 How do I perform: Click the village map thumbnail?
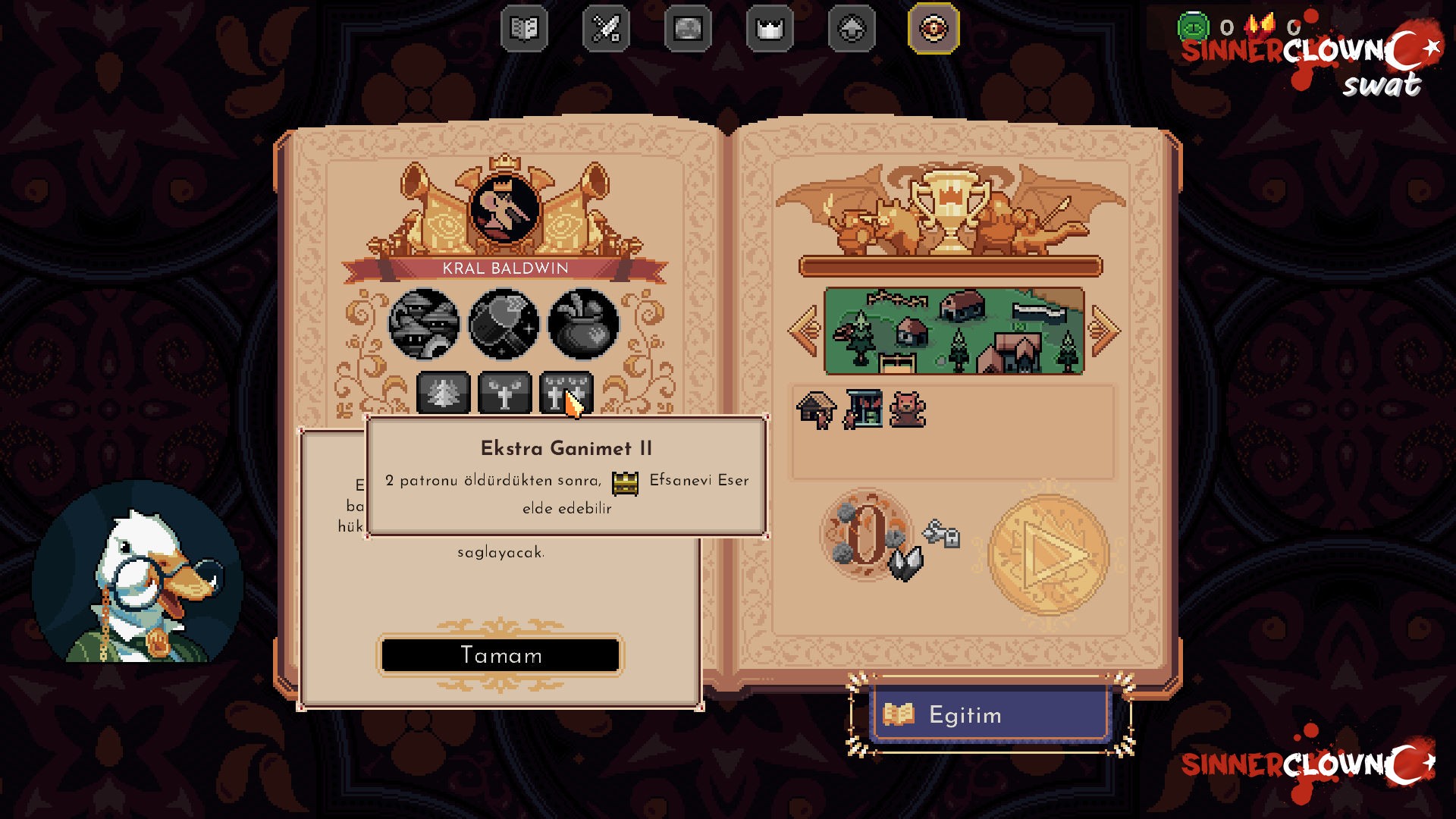coord(954,331)
